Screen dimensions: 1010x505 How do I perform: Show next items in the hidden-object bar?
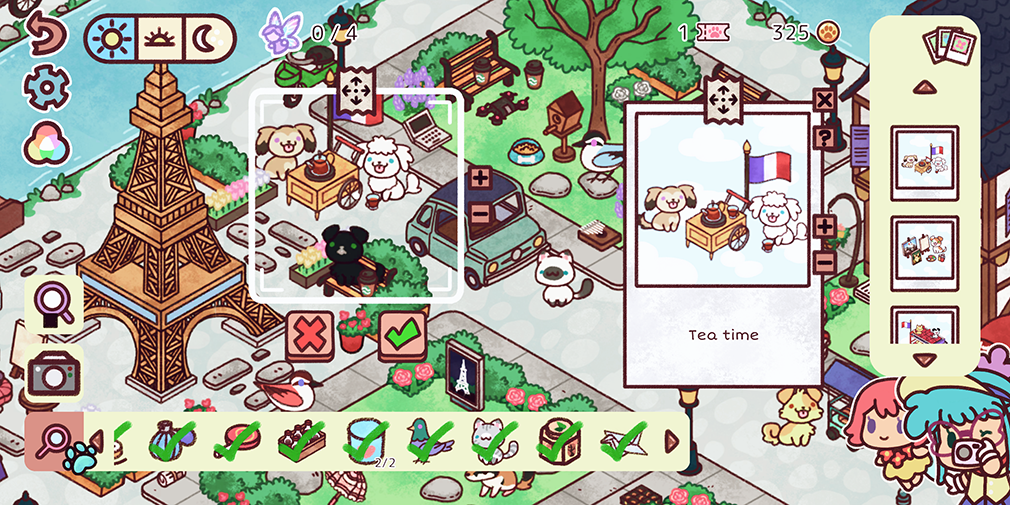[x=672, y=441]
